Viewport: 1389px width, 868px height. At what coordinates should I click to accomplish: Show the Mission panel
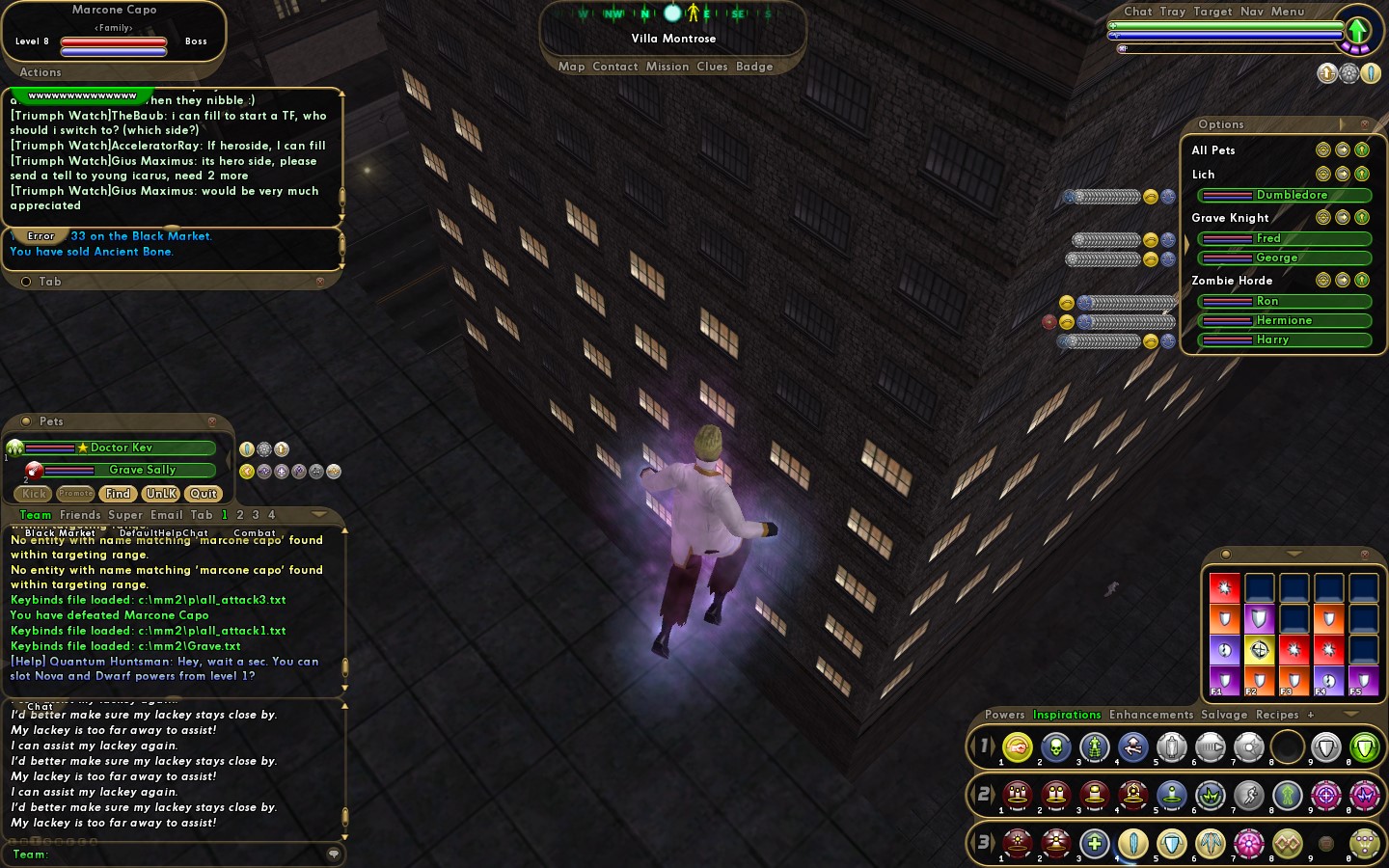(667, 67)
